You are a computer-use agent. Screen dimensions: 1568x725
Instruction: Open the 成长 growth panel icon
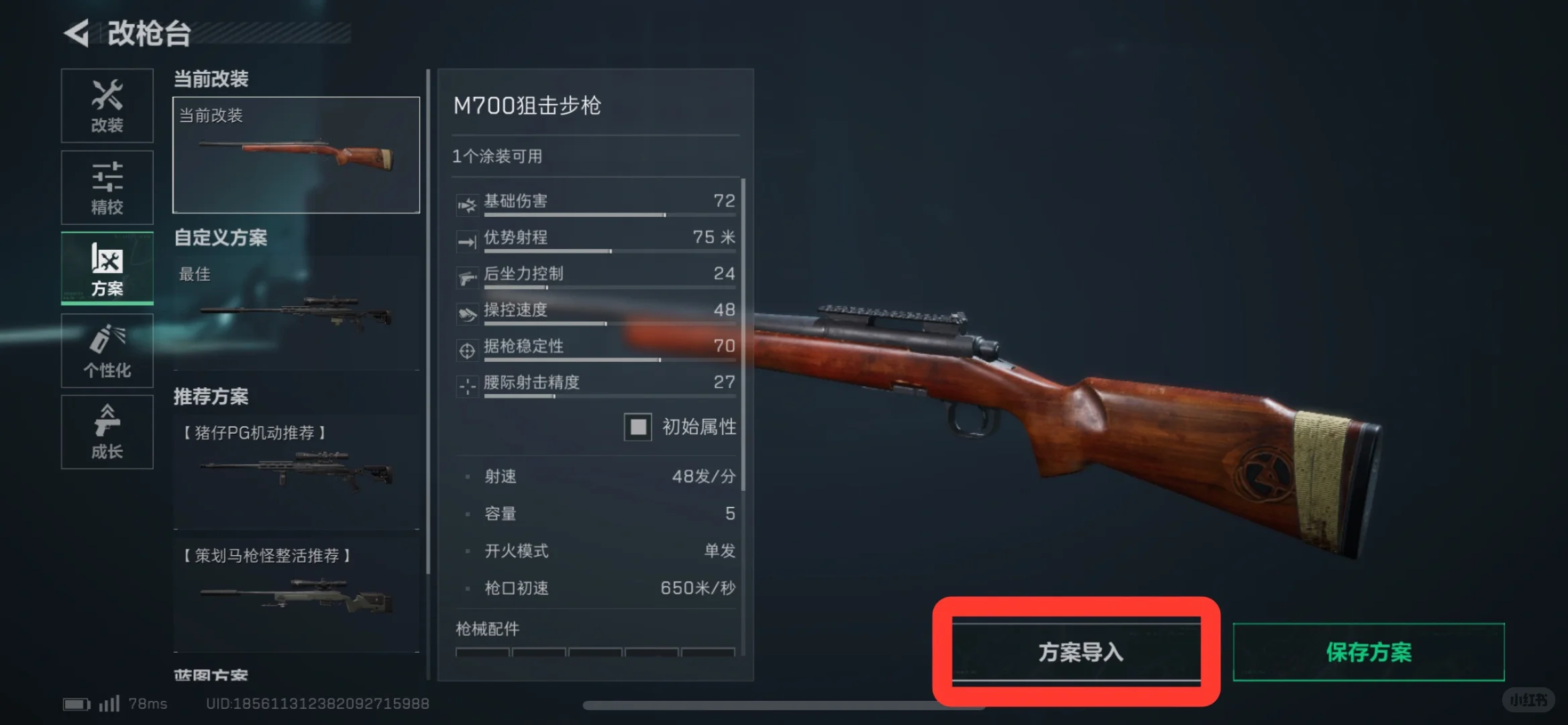pos(107,432)
